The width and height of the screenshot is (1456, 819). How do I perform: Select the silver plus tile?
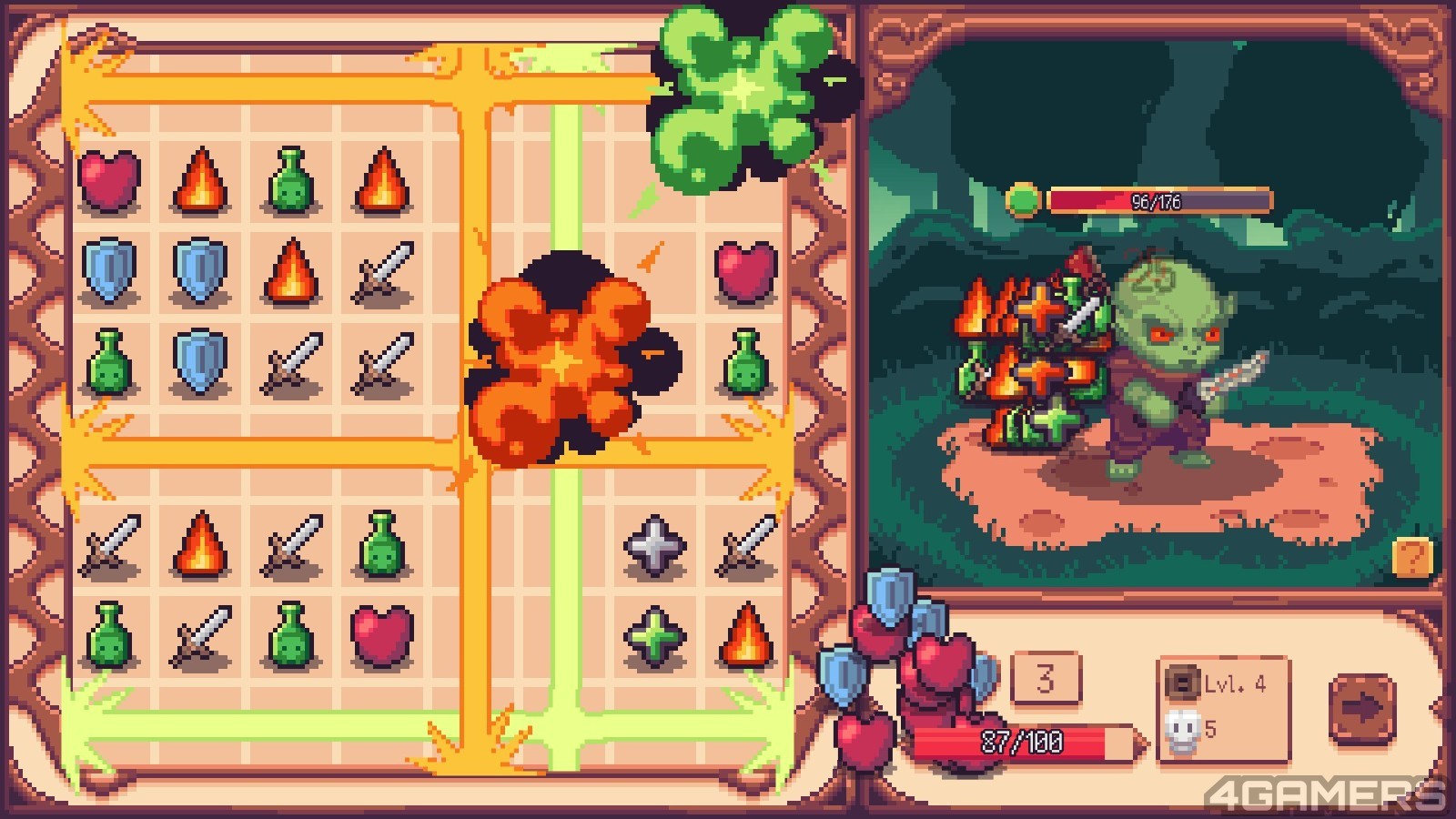coord(654,546)
